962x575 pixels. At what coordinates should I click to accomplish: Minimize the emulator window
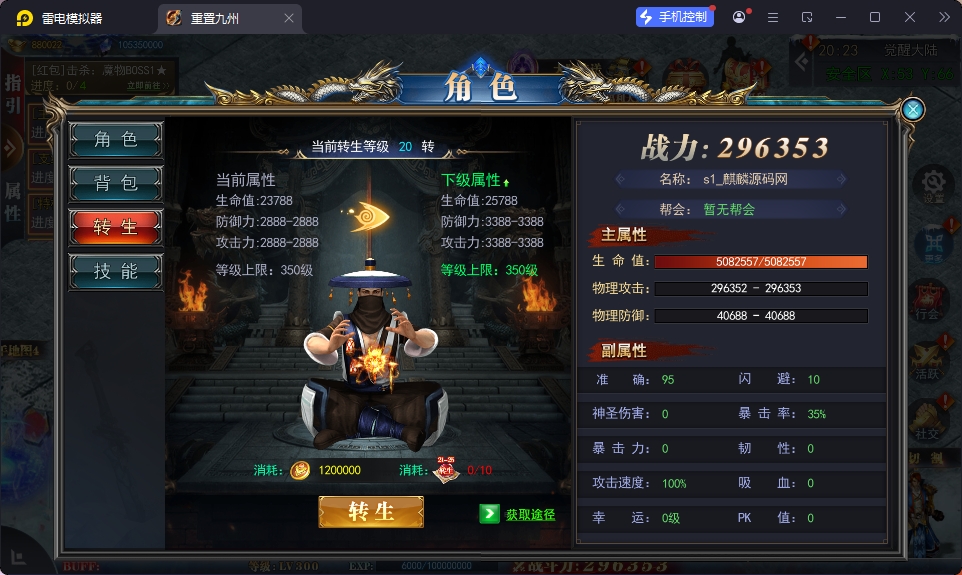click(841, 17)
